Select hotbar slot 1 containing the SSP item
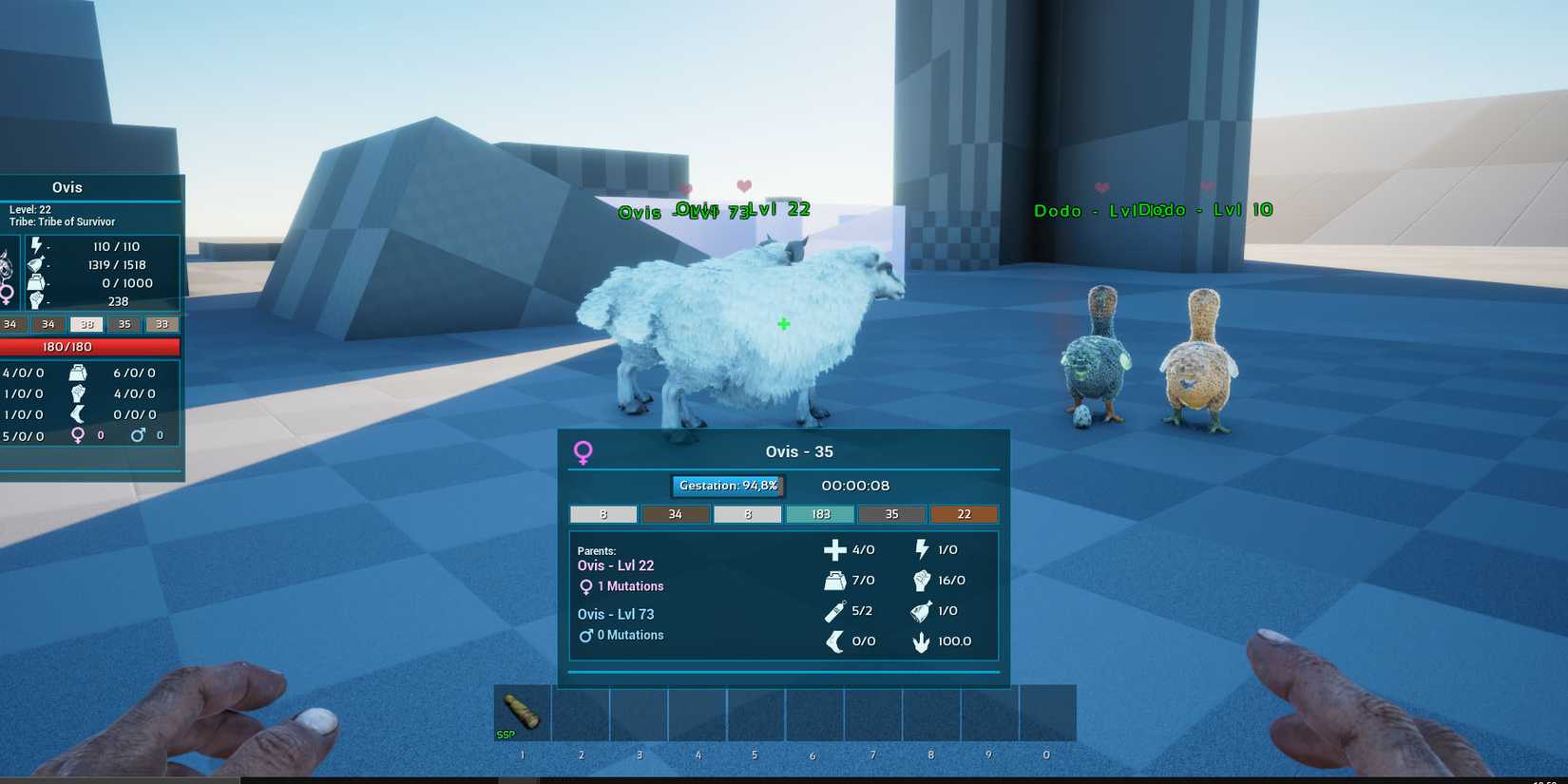This screenshot has height=784, width=1568. [522, 713]
